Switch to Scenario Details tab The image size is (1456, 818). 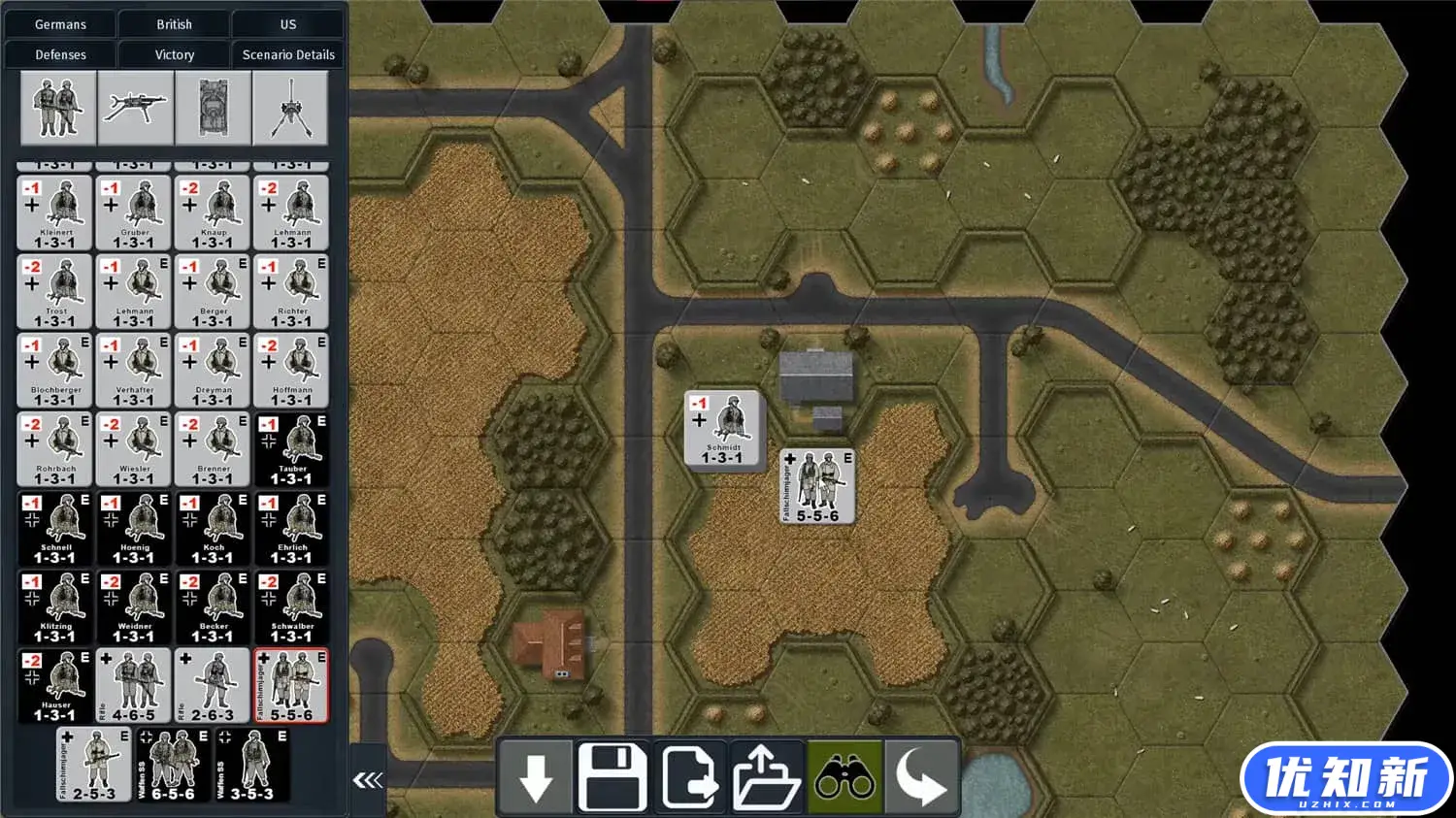click(288, 54)
